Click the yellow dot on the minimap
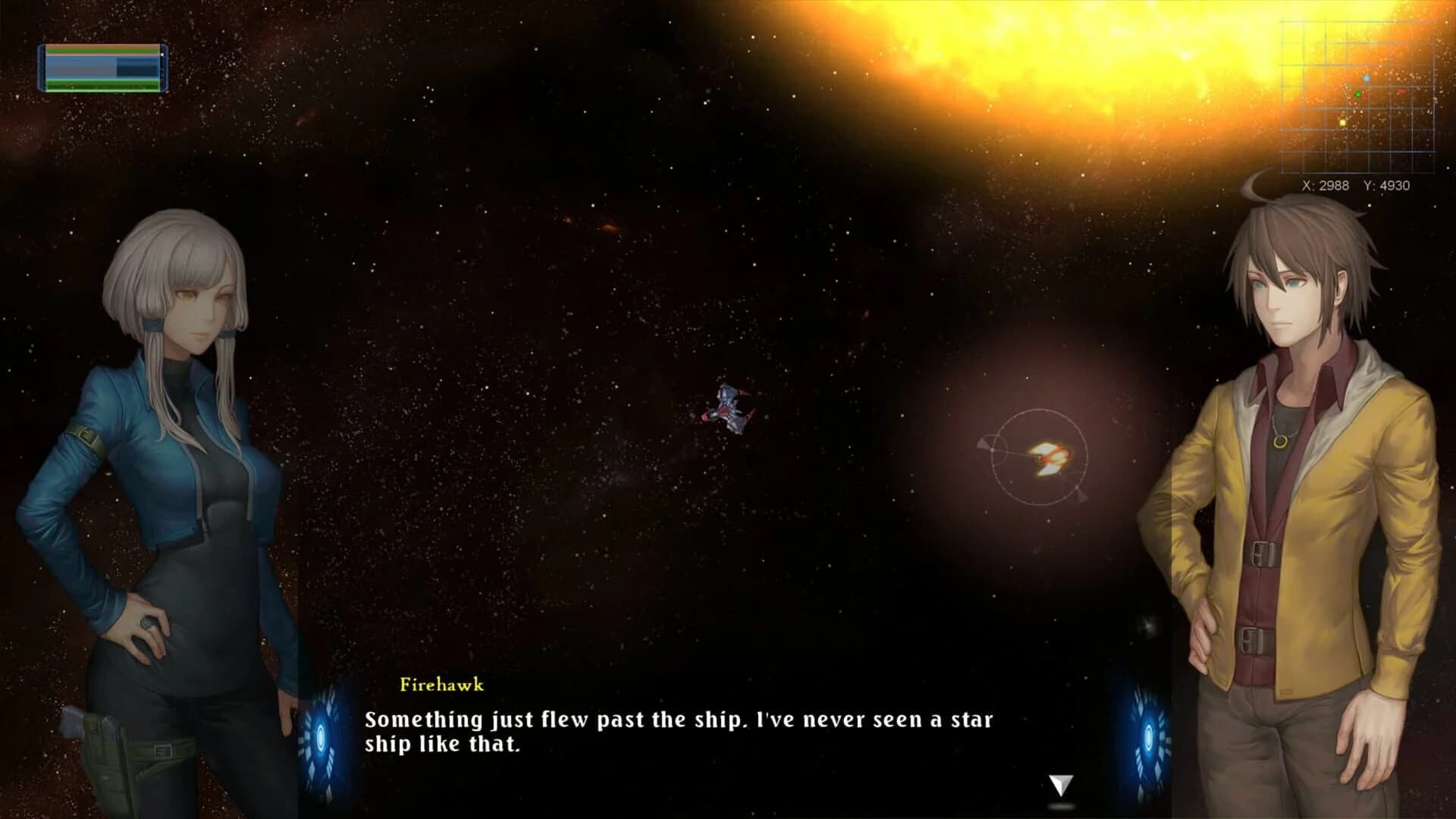1456x819 pixels. [1341, 121]
